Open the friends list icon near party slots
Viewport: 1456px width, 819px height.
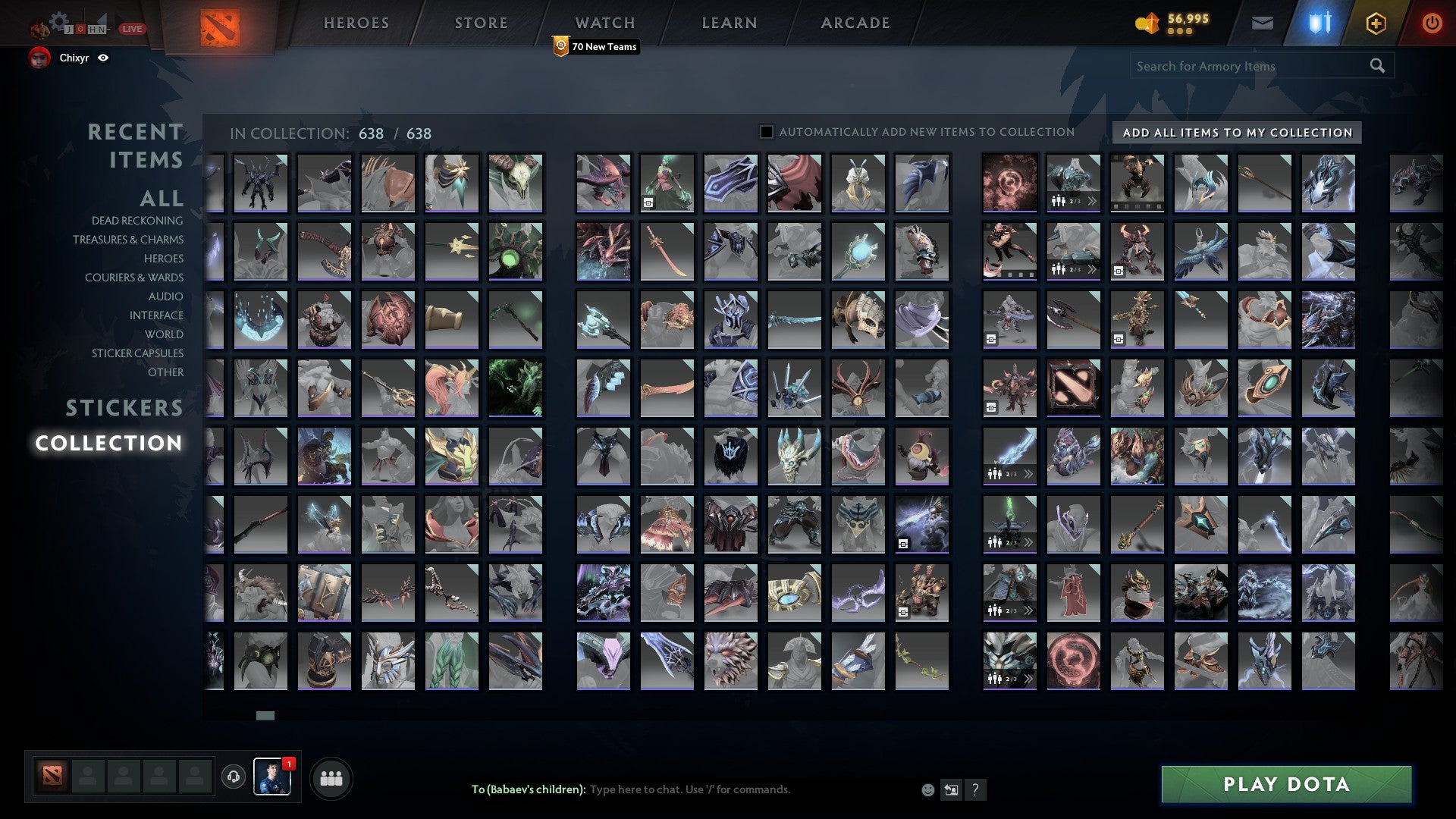coord(331,777)
